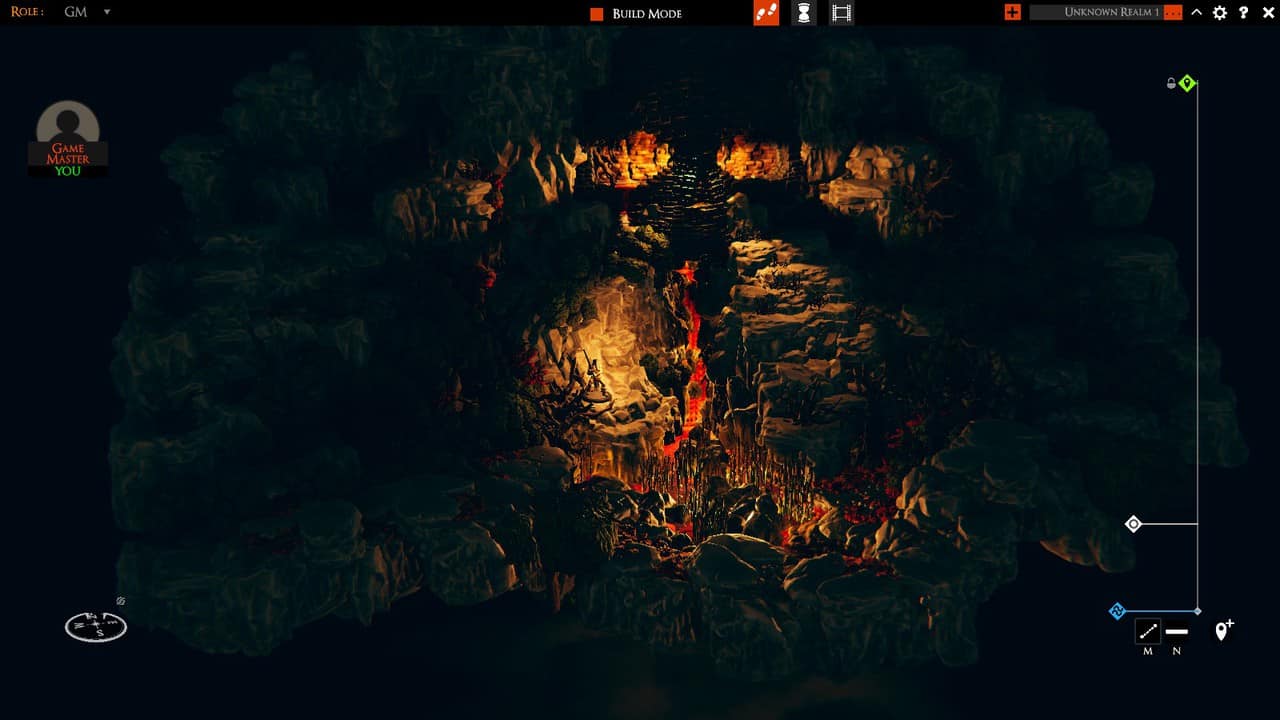Click the compass to reset camera orientation
The height and width of the screenshot is (720, 1280).
(95, 625)
